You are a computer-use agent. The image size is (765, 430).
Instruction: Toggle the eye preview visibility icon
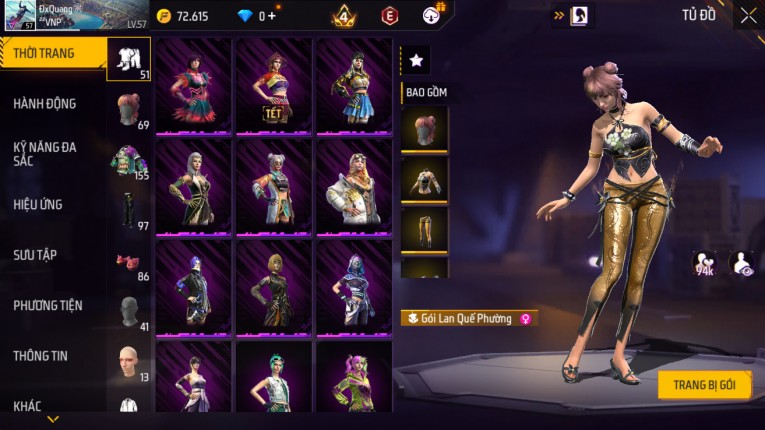pos(743,263)
